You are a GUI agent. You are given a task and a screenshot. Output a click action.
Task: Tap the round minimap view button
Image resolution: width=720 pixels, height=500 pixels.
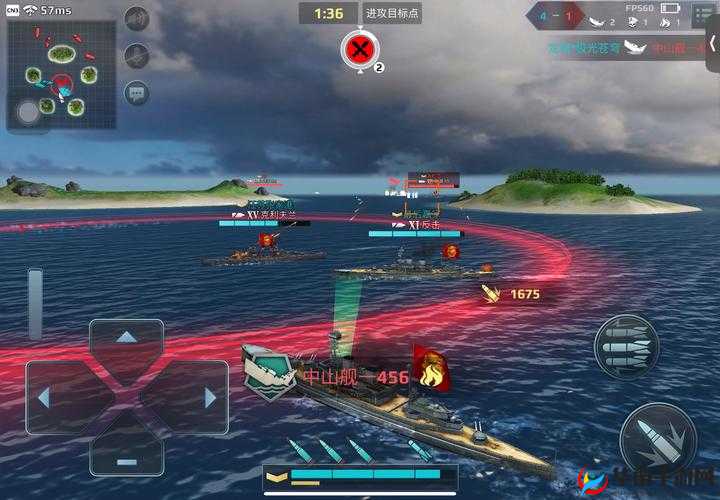pos(29,112)
